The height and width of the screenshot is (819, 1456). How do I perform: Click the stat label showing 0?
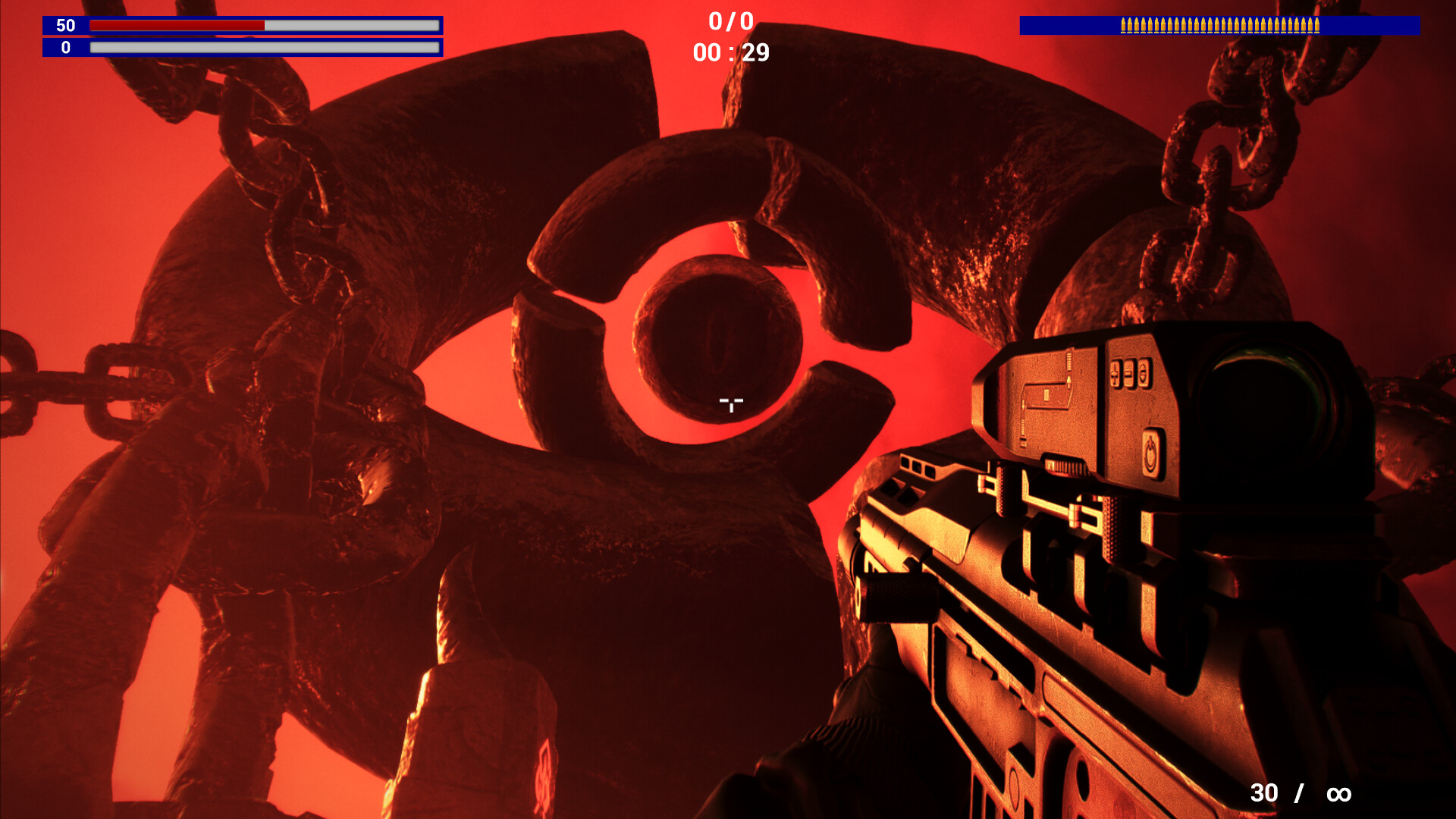pos(64,48)
